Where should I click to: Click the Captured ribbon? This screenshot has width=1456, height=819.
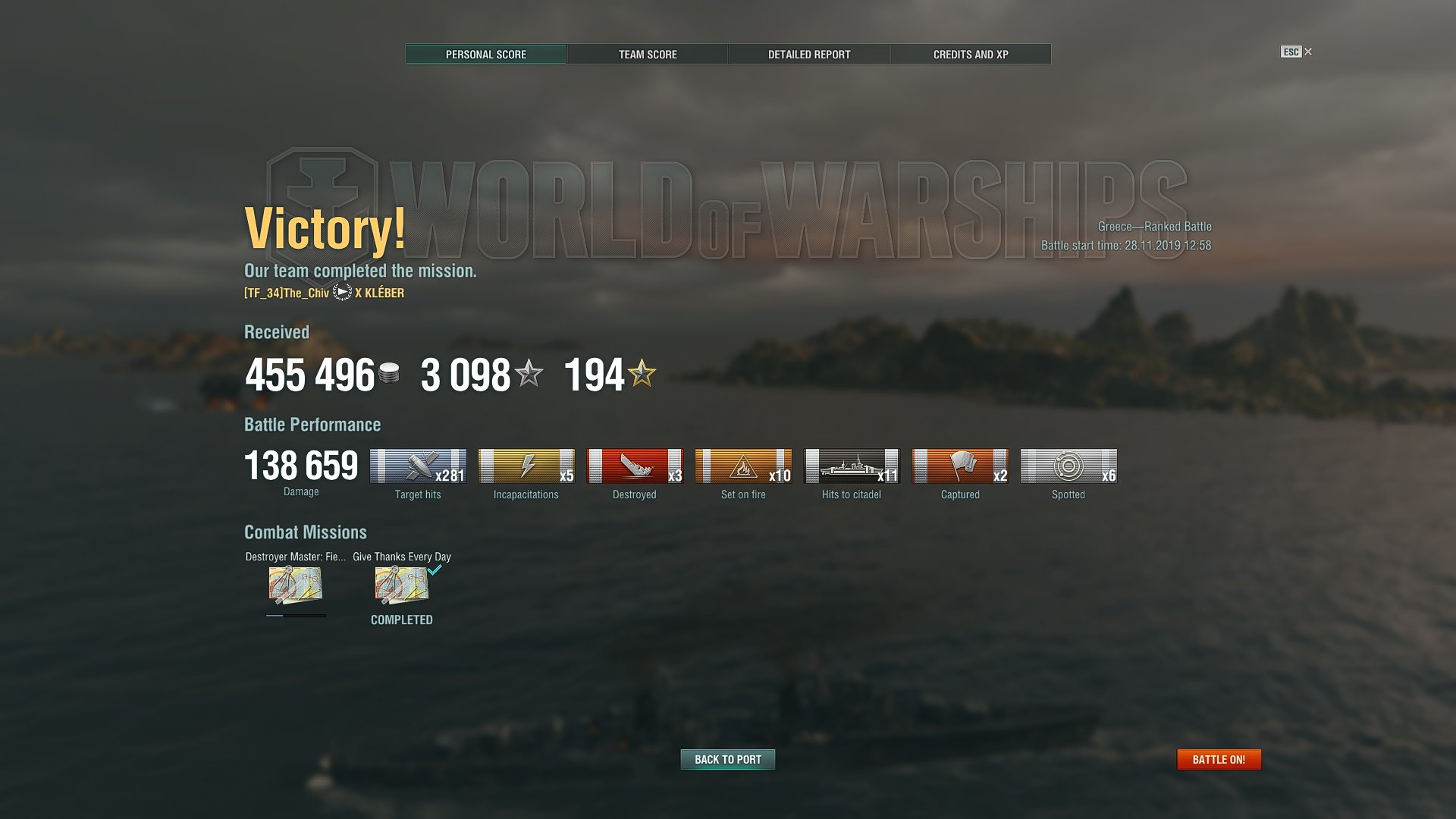pyautogui.click(x=960, y=466)
